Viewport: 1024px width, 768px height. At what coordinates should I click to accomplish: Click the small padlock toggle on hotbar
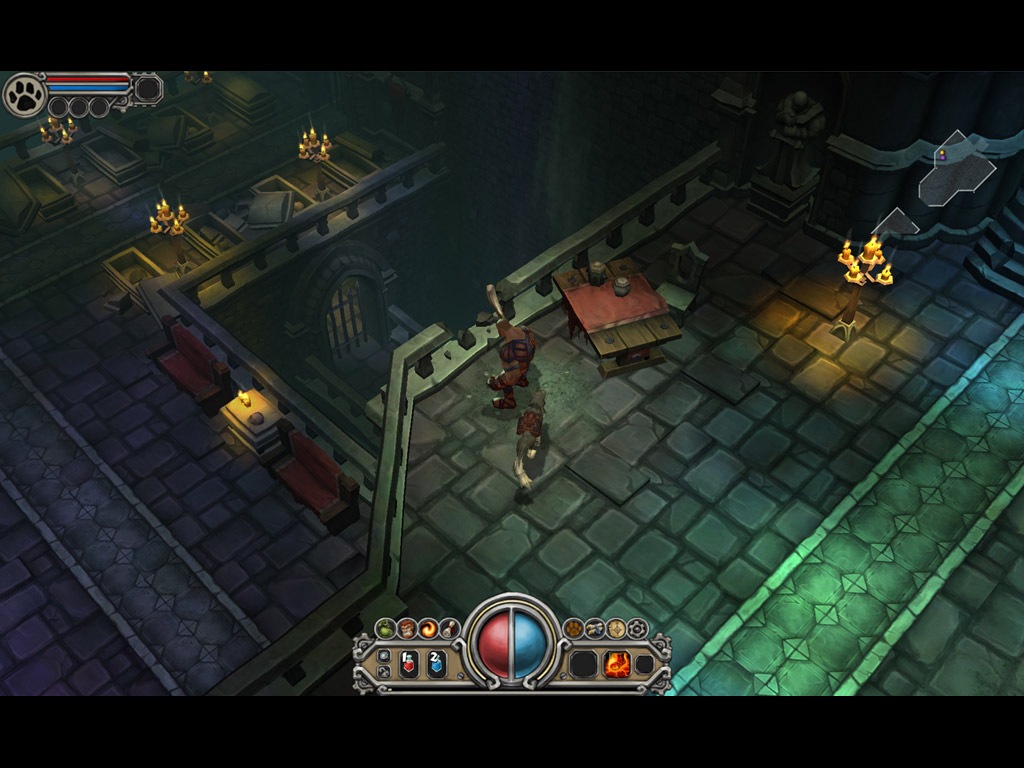pyautogui.click(x=384, y=671)
